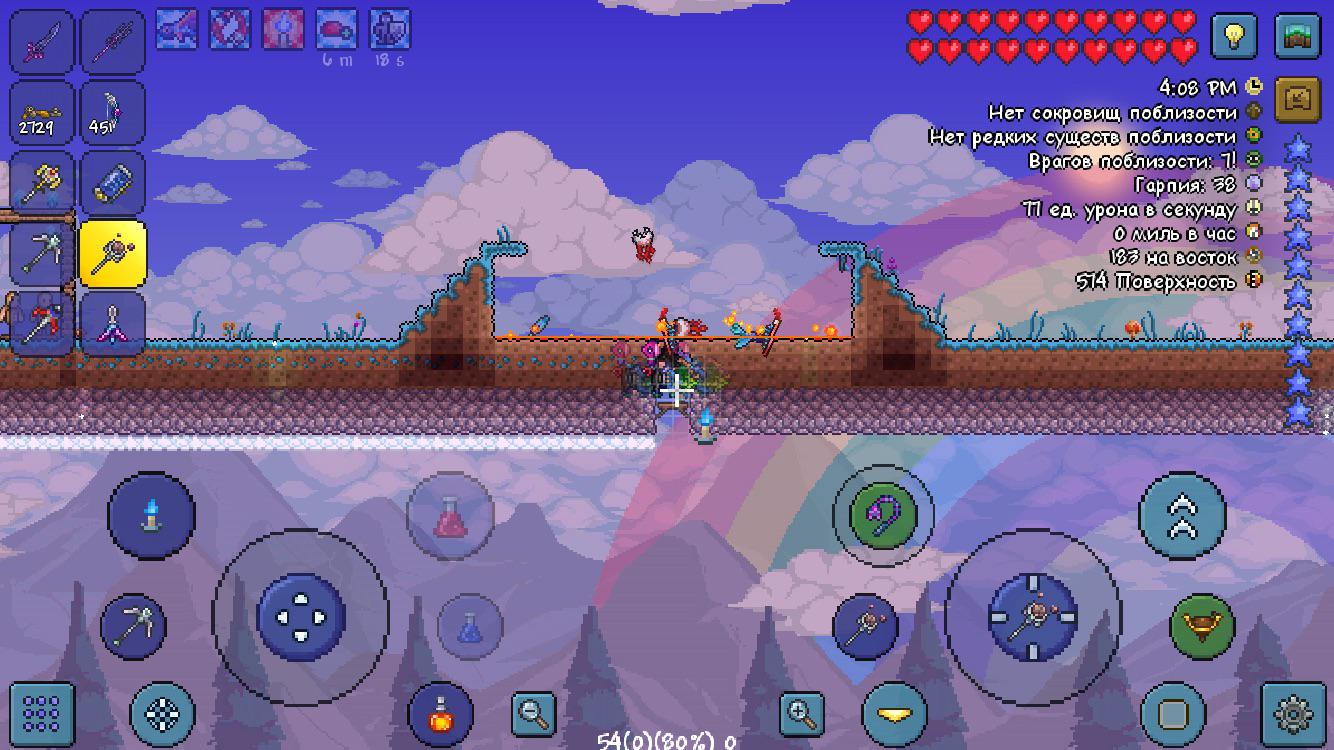Toggle zoom out with the minus magnifier
This screenshot has width=1334, height=750.
point(535,712)
